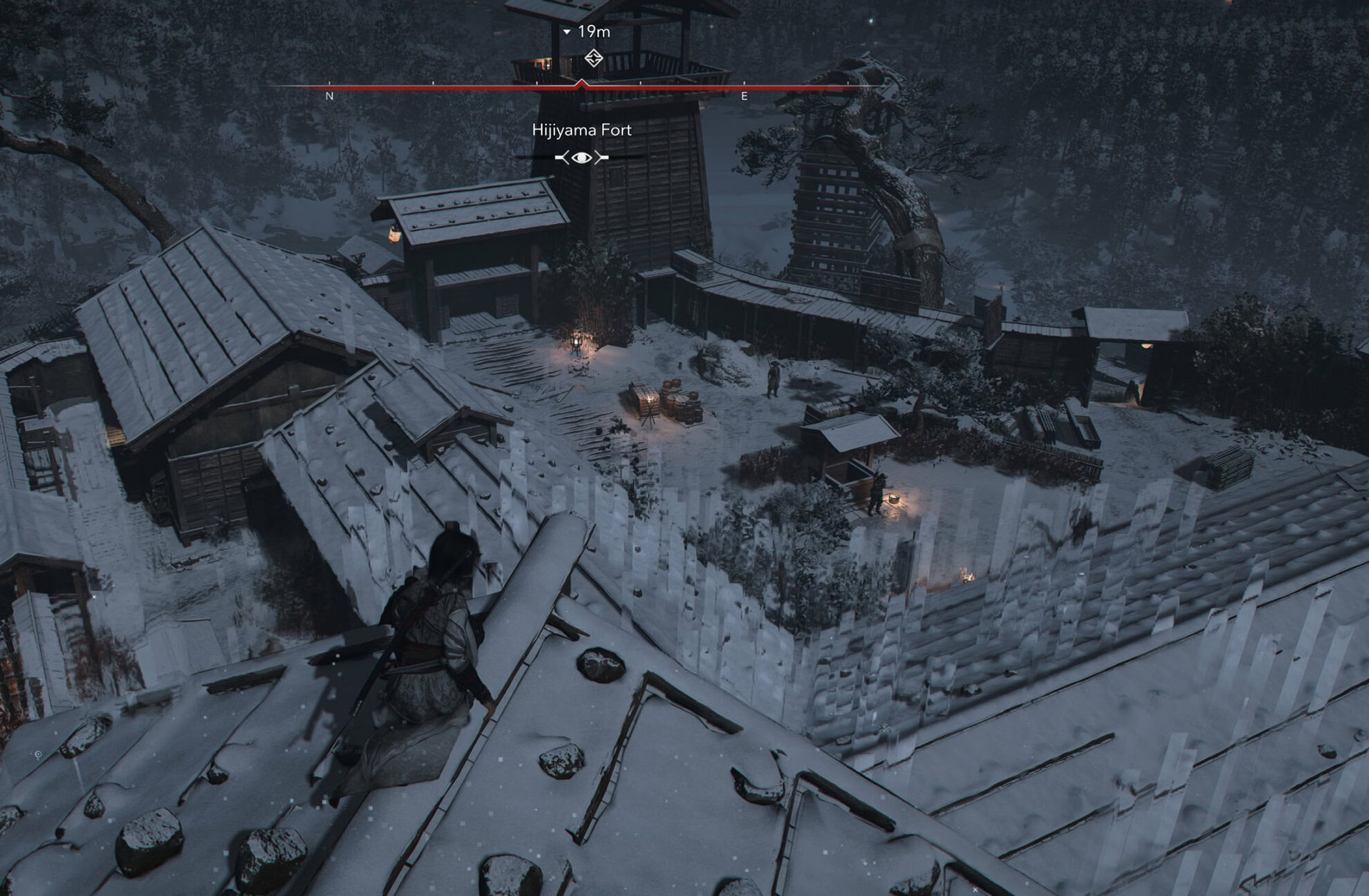Click the E marker on the compass bar
This screenshot has width=1369, height=896.
pos(744,95)
